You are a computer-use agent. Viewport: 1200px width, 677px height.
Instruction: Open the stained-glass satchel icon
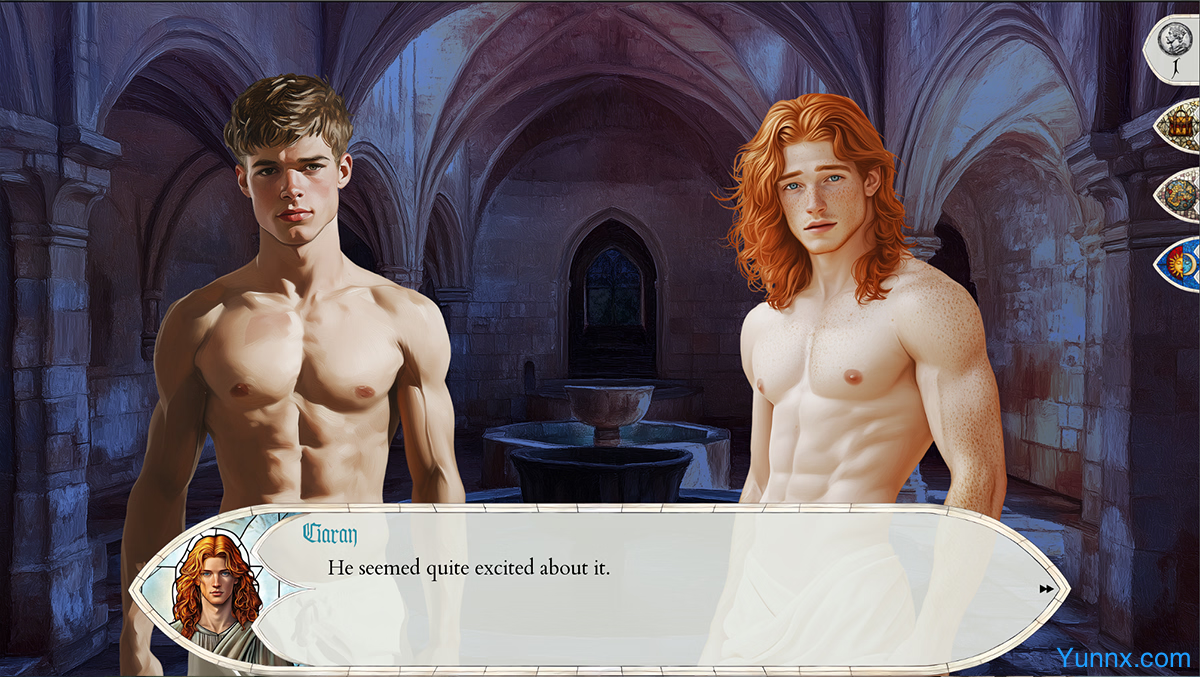(x=1178, y=124)
